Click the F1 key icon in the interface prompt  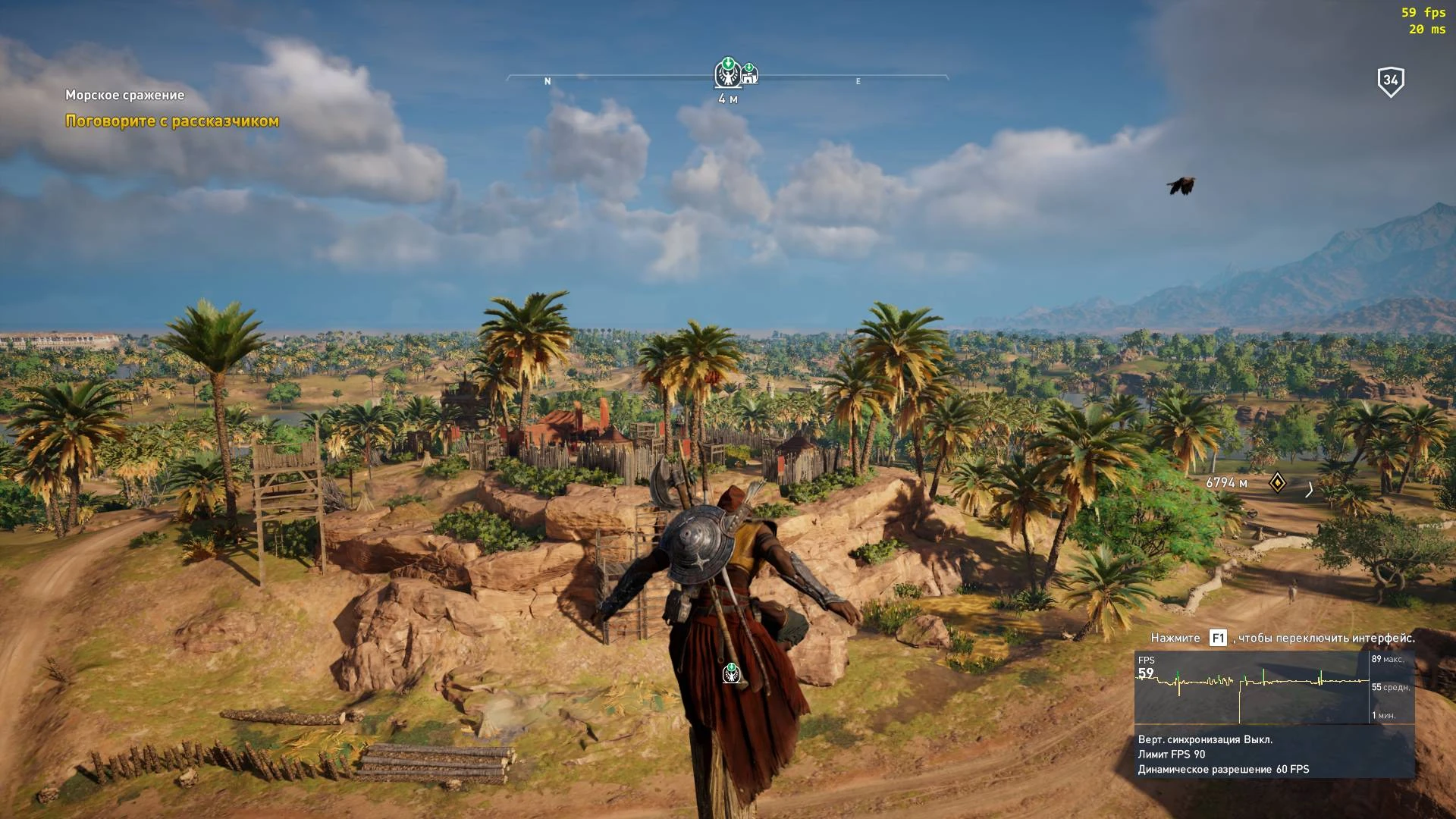tap(1217, 639)
